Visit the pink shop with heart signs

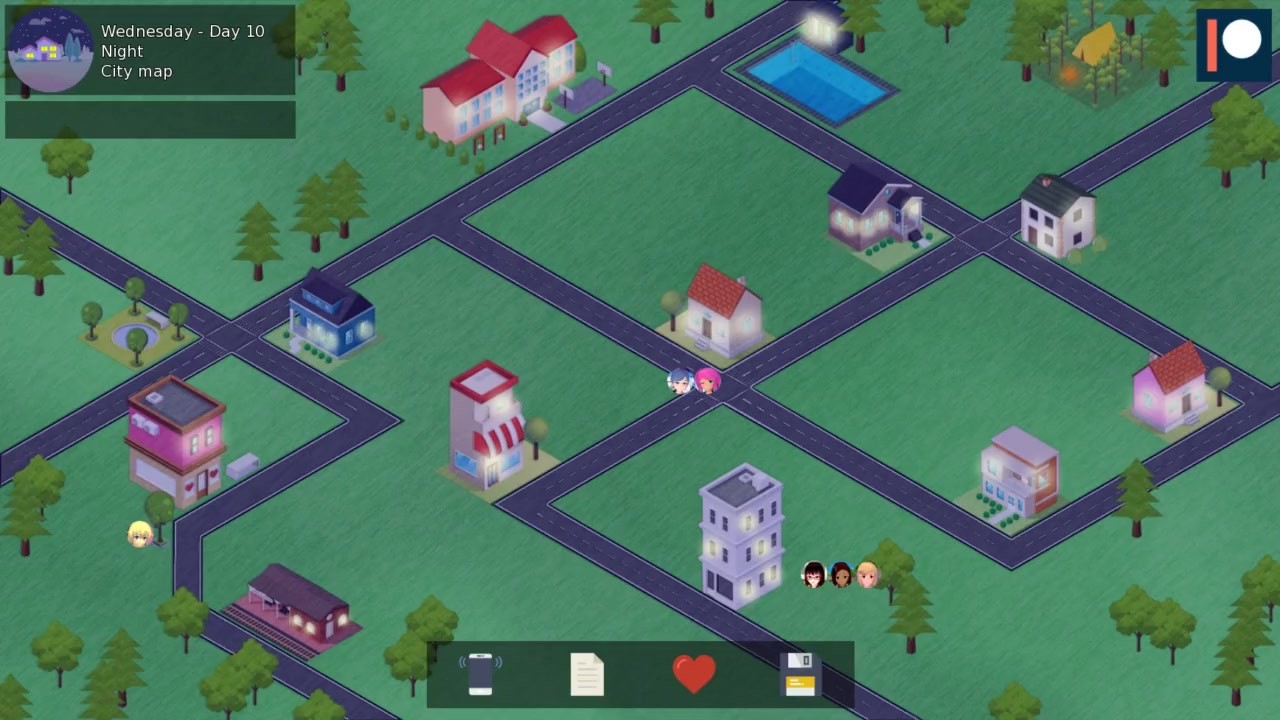[177, 440]
